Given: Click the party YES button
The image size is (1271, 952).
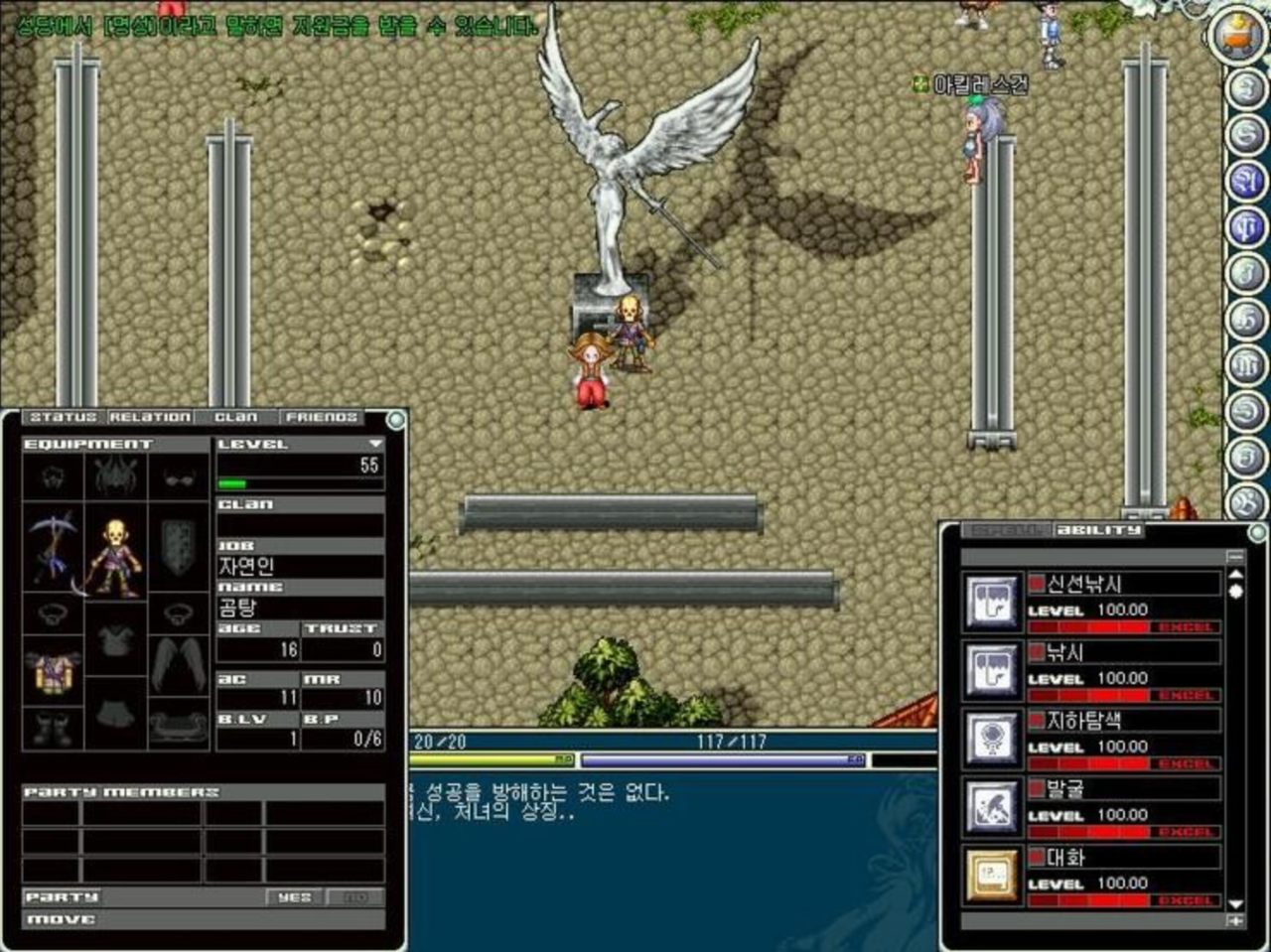Looking at the screenshot, I should click(295, 897).
